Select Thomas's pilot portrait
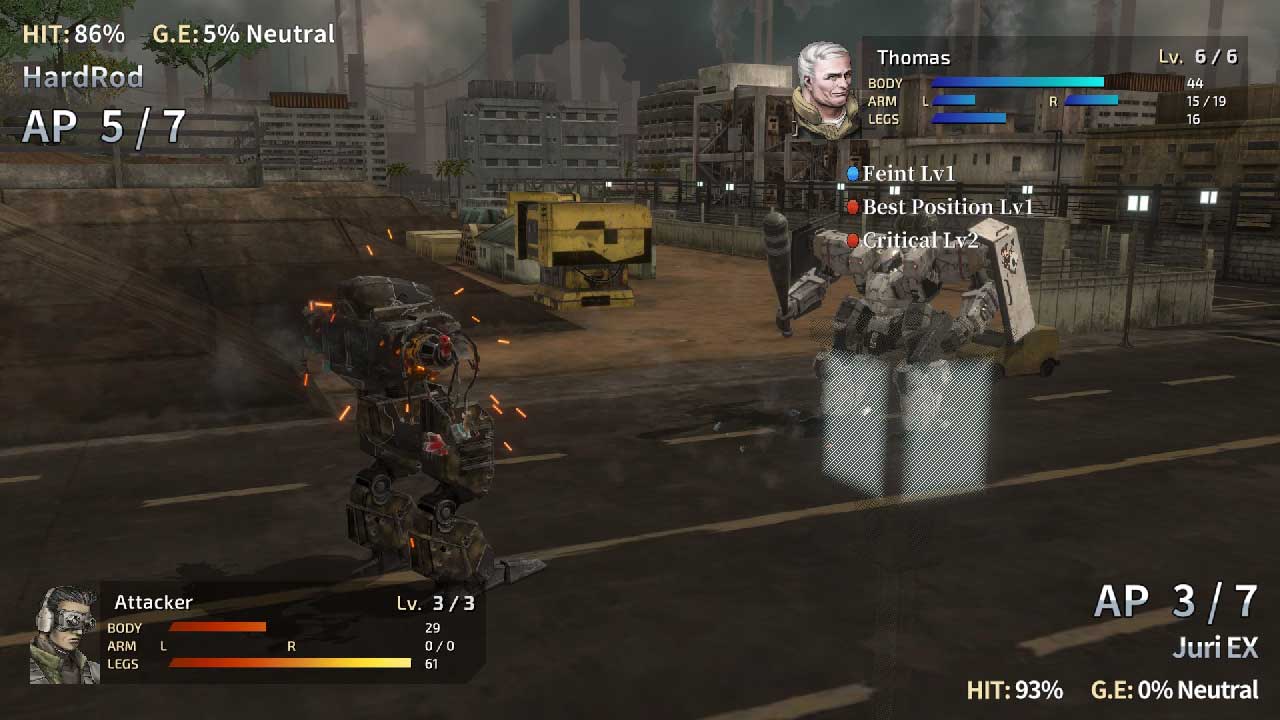Screen dimensions: 1280x720 pos(826,90)
